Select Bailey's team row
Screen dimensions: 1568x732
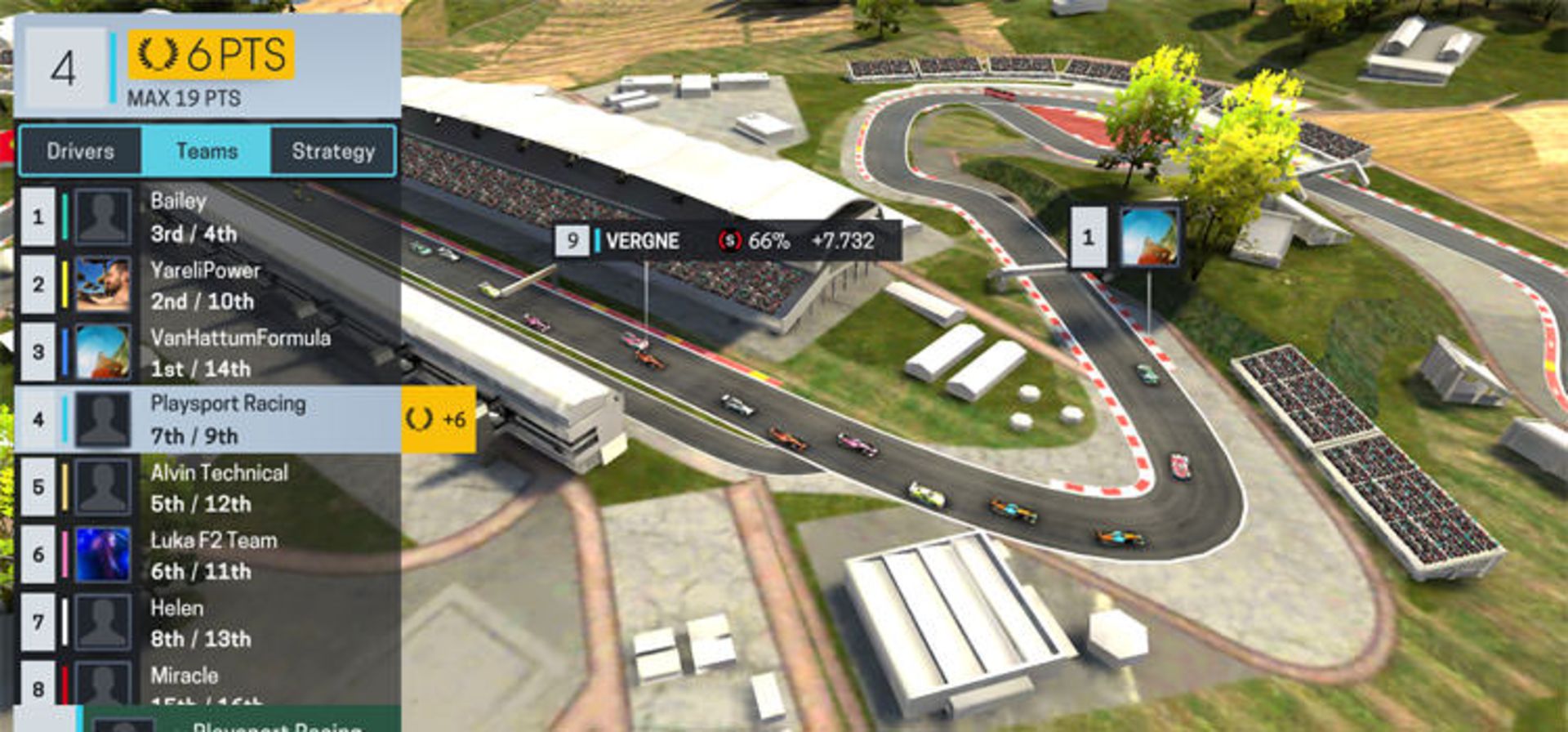point(208,217)
